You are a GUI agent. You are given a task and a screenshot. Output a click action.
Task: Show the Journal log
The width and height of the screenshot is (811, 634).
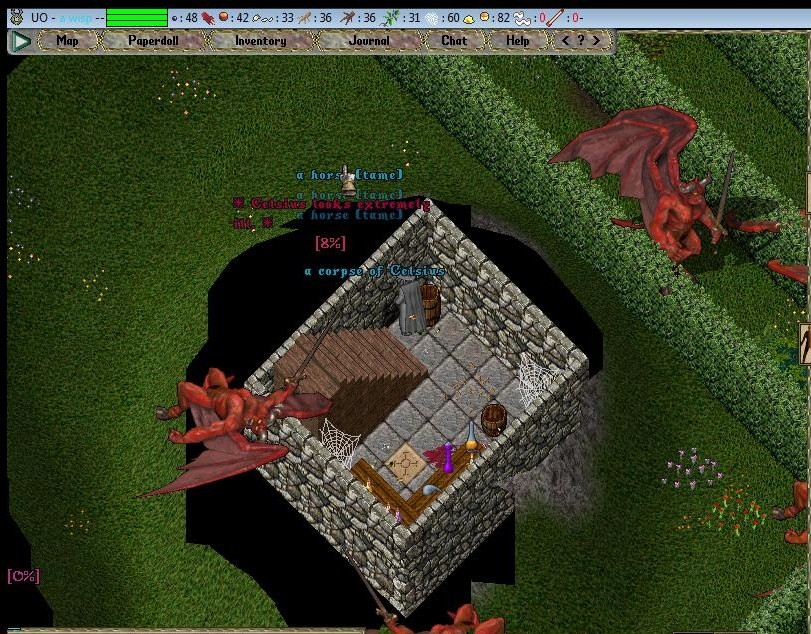click(x=369, y=41)
